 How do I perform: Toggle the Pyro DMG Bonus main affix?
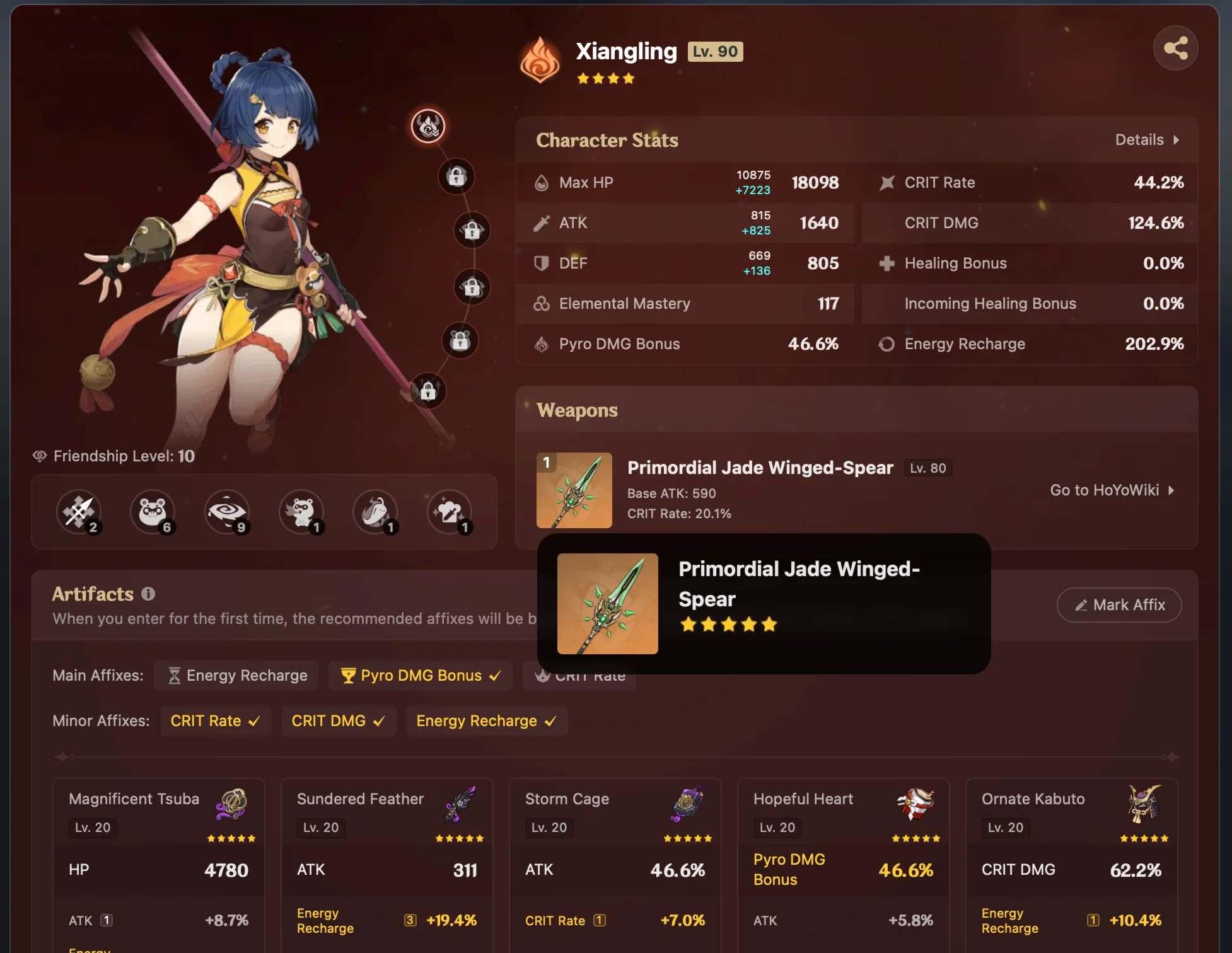pos(420,675)
